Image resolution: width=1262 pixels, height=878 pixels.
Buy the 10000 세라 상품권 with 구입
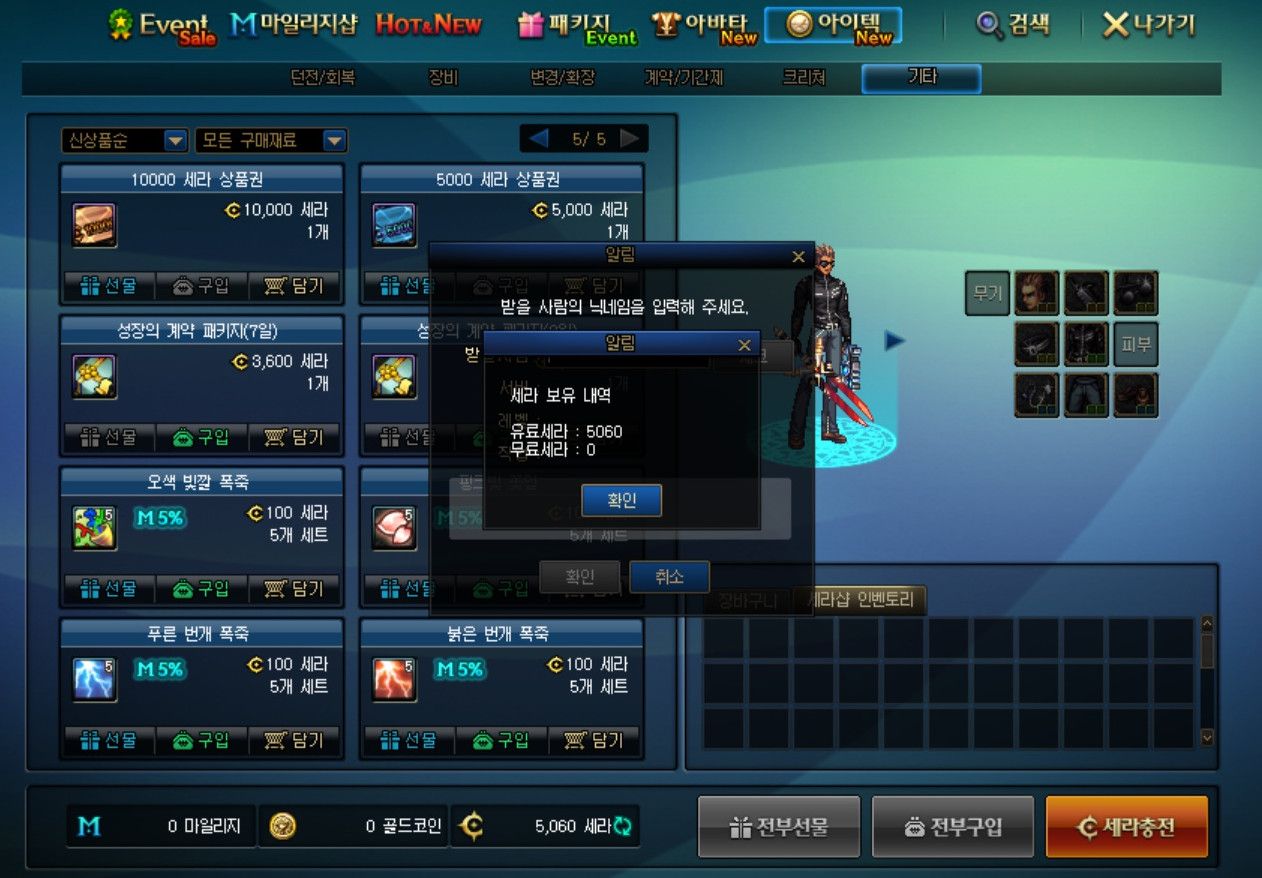(201, 286)
